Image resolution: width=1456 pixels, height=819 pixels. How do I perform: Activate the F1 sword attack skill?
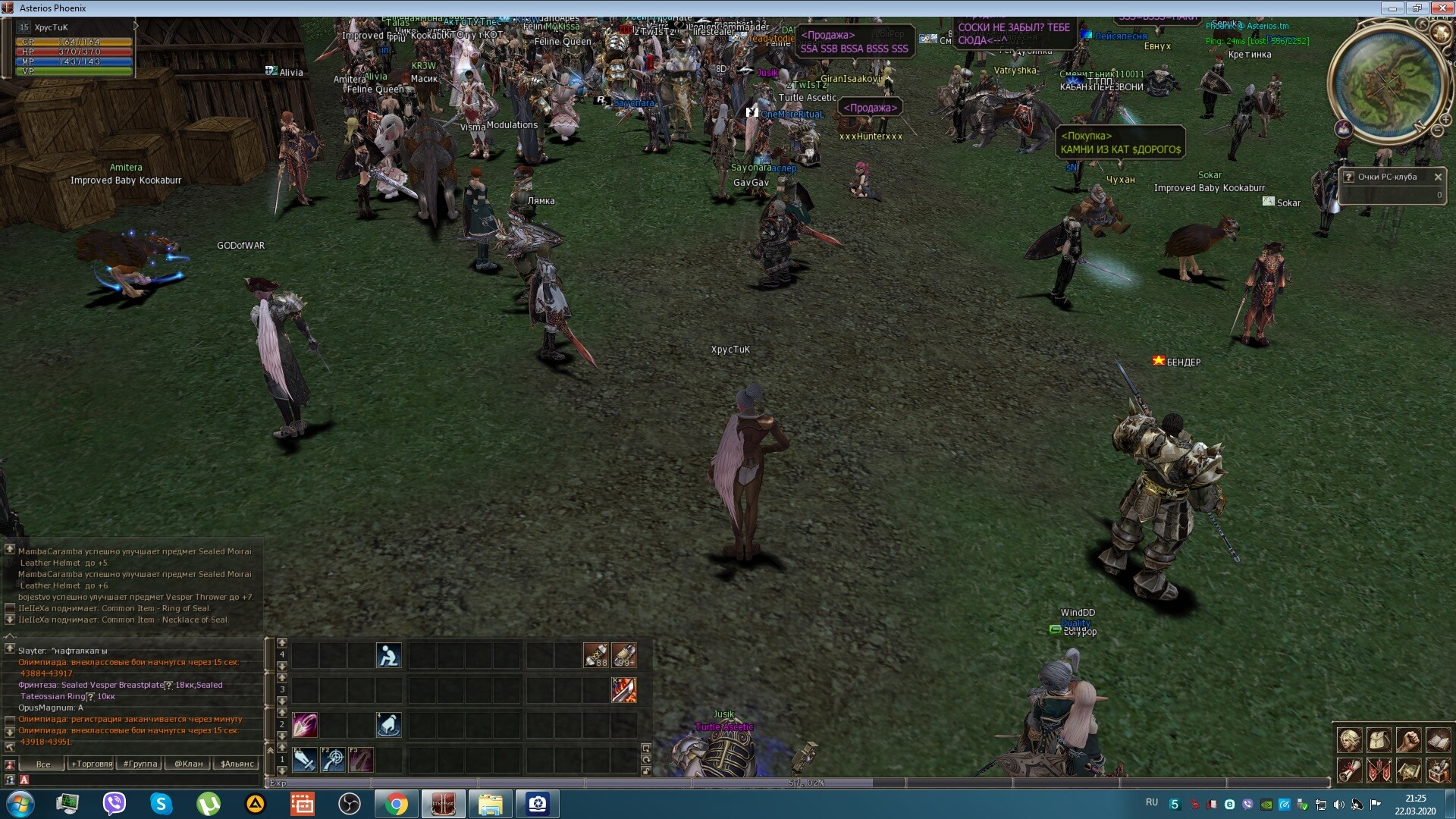point(304,759)
